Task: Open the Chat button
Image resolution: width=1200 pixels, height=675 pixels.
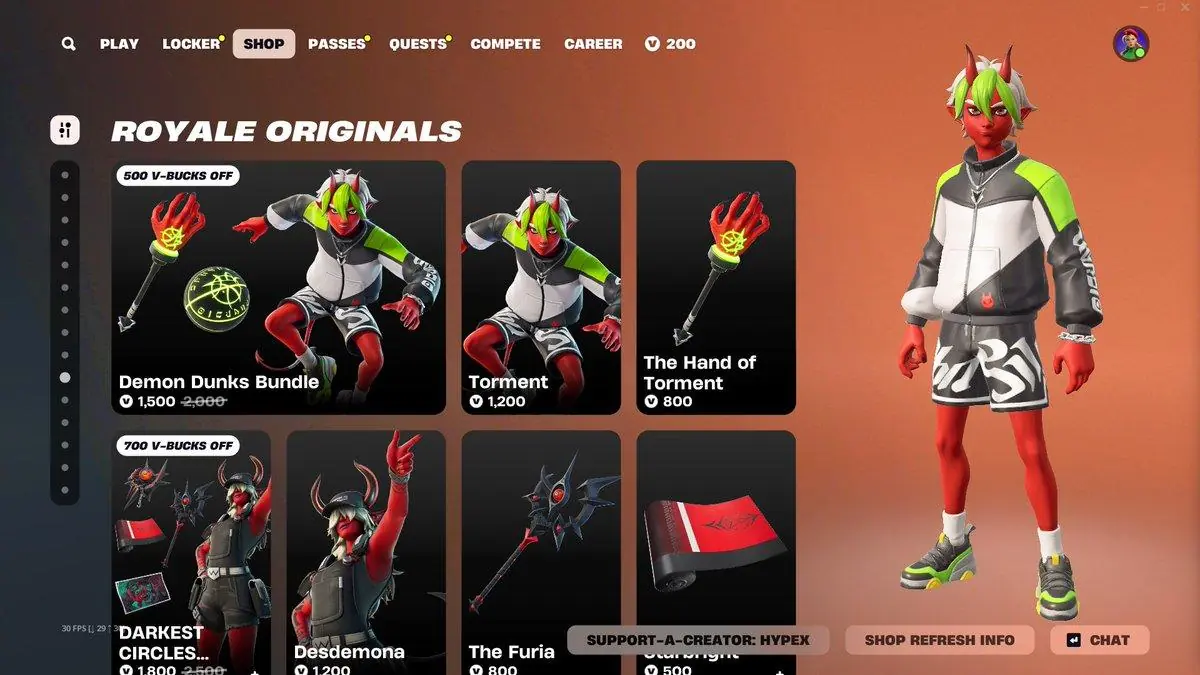Action: [1099, 640]
